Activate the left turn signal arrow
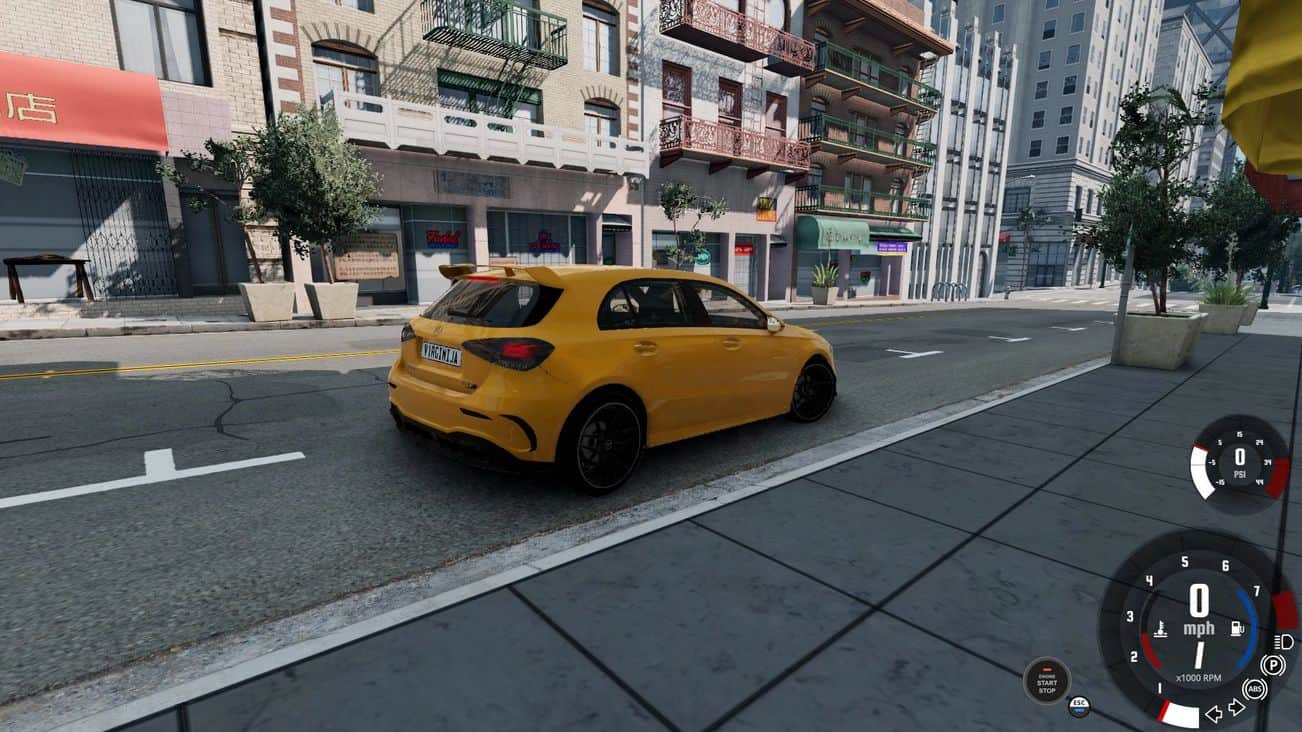Viewport: 1302px width, 732px height. [x=1214, y=713]
